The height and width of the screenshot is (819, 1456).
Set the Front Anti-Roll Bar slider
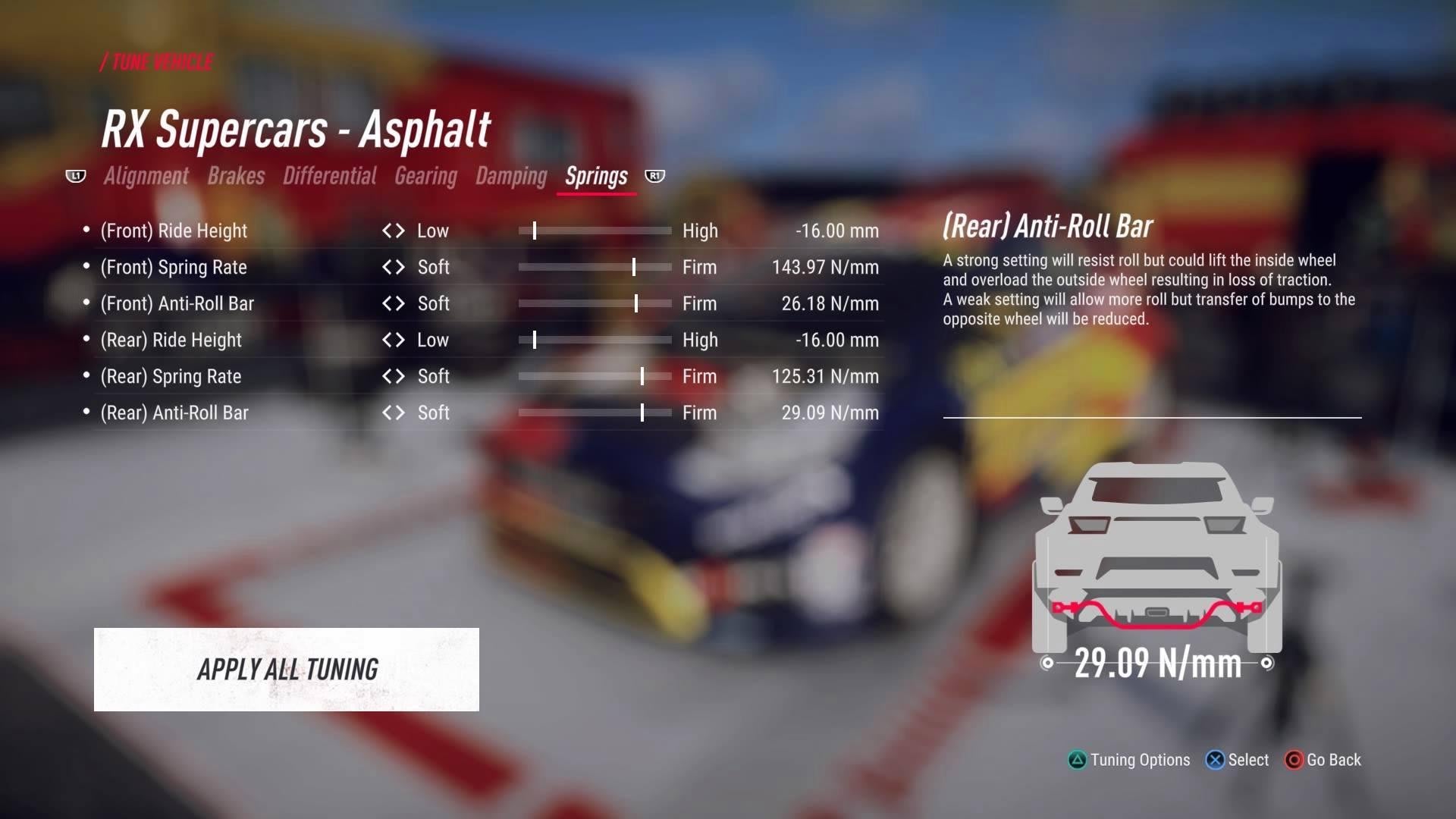point(635,303)
